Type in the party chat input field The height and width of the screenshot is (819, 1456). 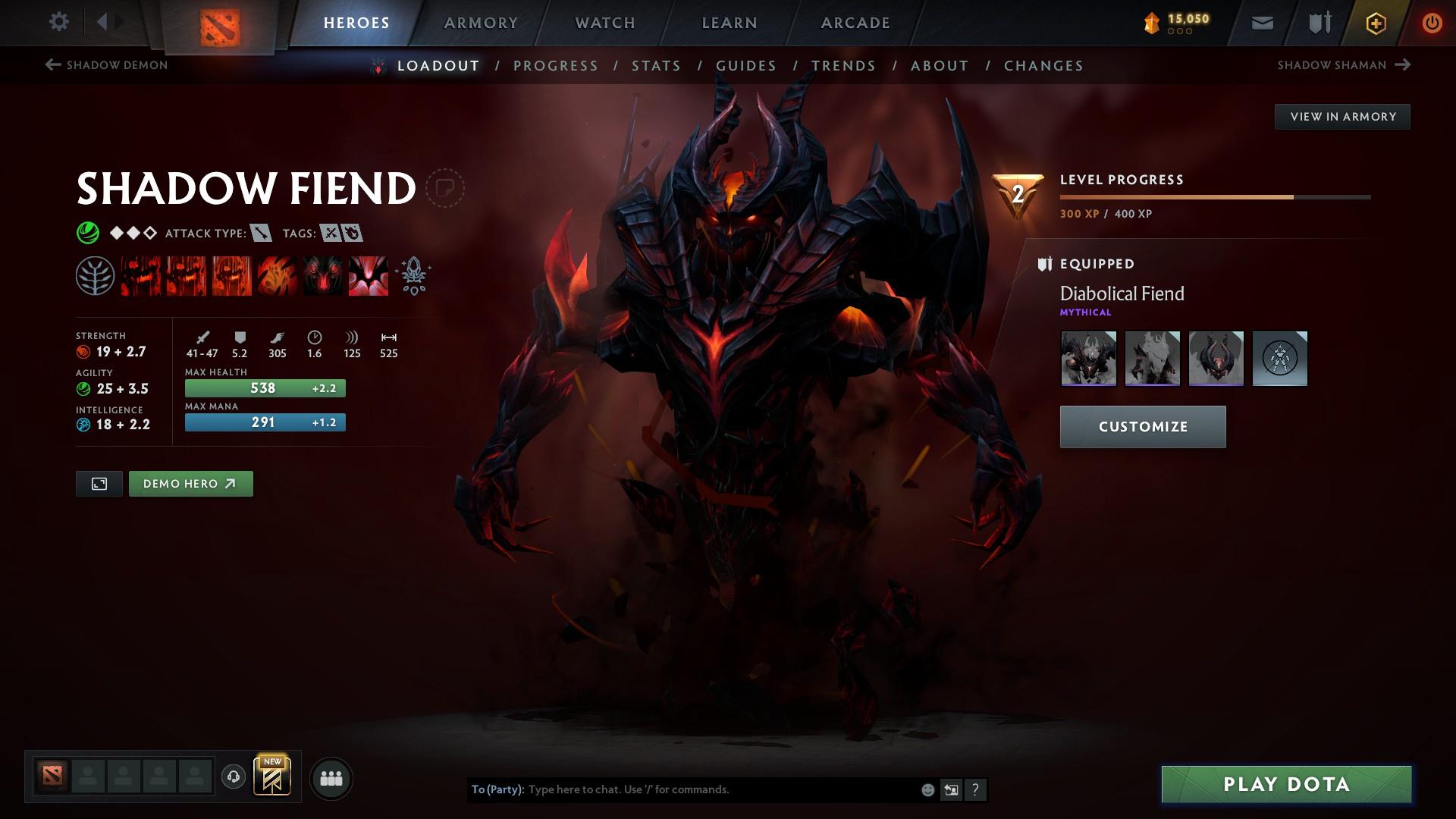(x=720, y=789)
